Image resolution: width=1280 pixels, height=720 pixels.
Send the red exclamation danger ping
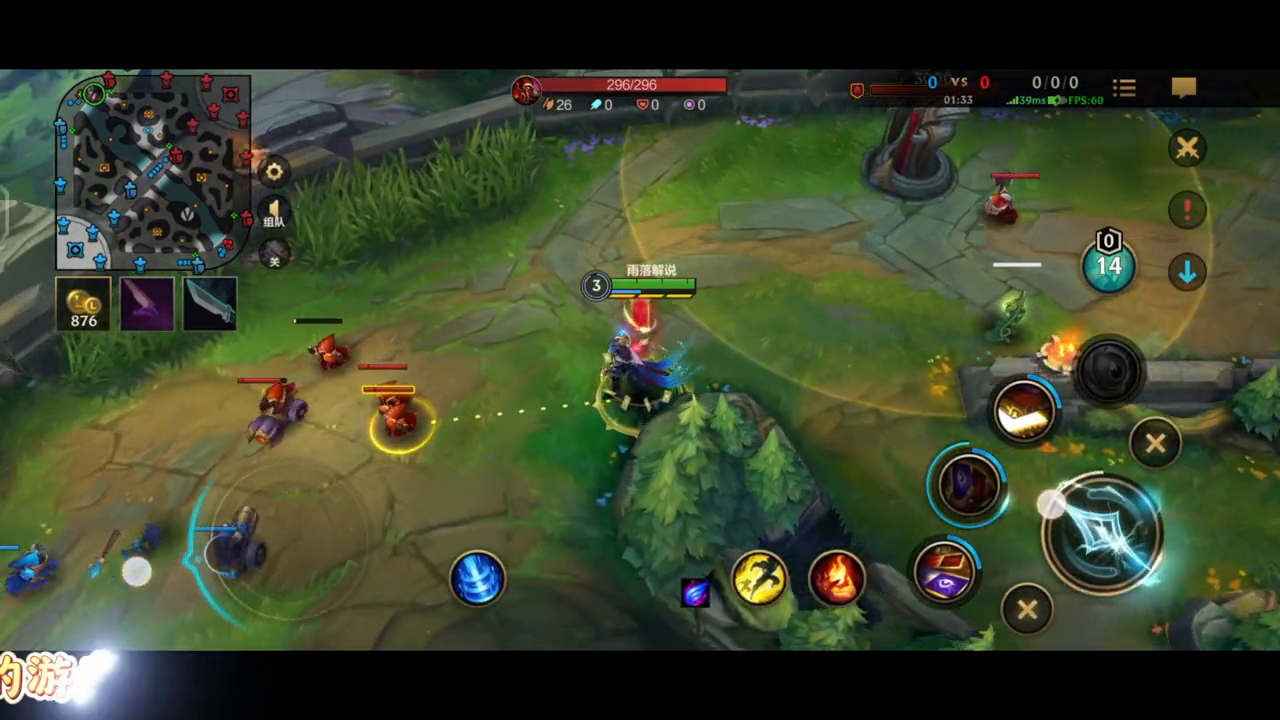(1187, 210)
